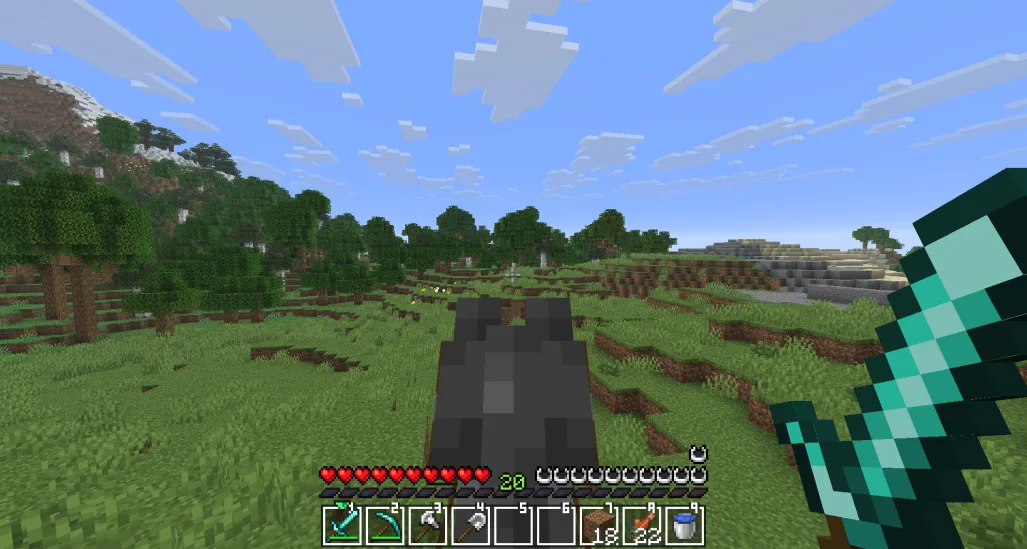This screenshot has height=549, width=1027.
Task: Select the diamond sword hotbar slot
Action: click(341, 524)
